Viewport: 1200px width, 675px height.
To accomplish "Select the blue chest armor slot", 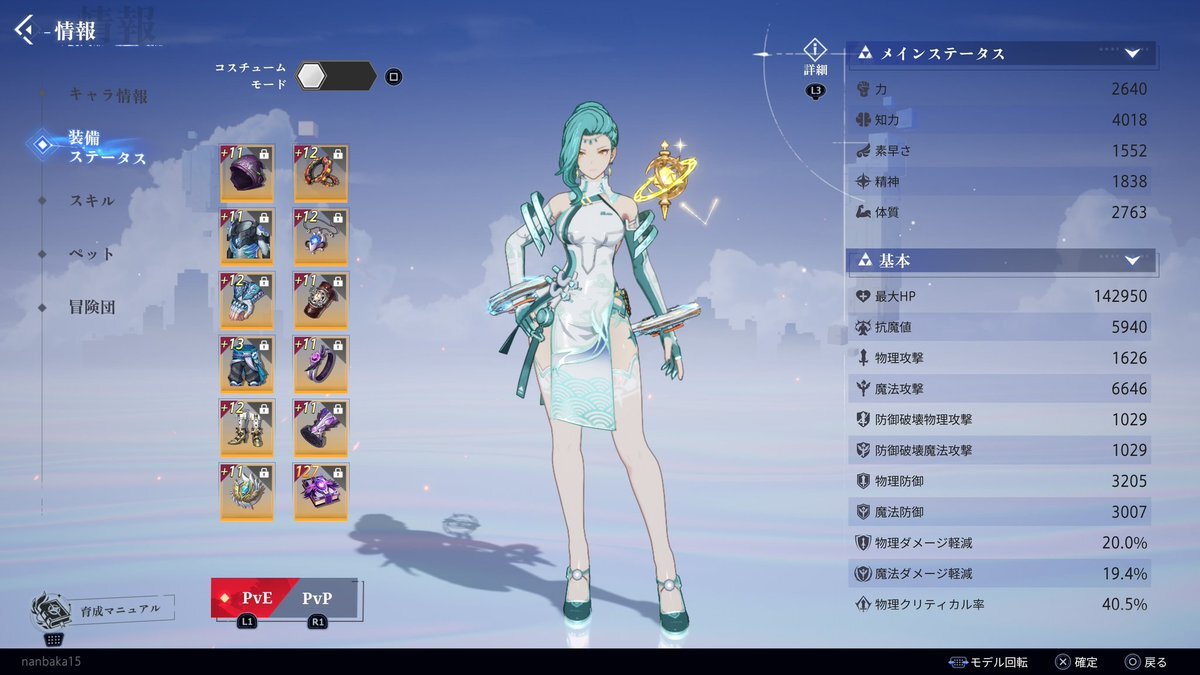I will (x=247, y=236).
